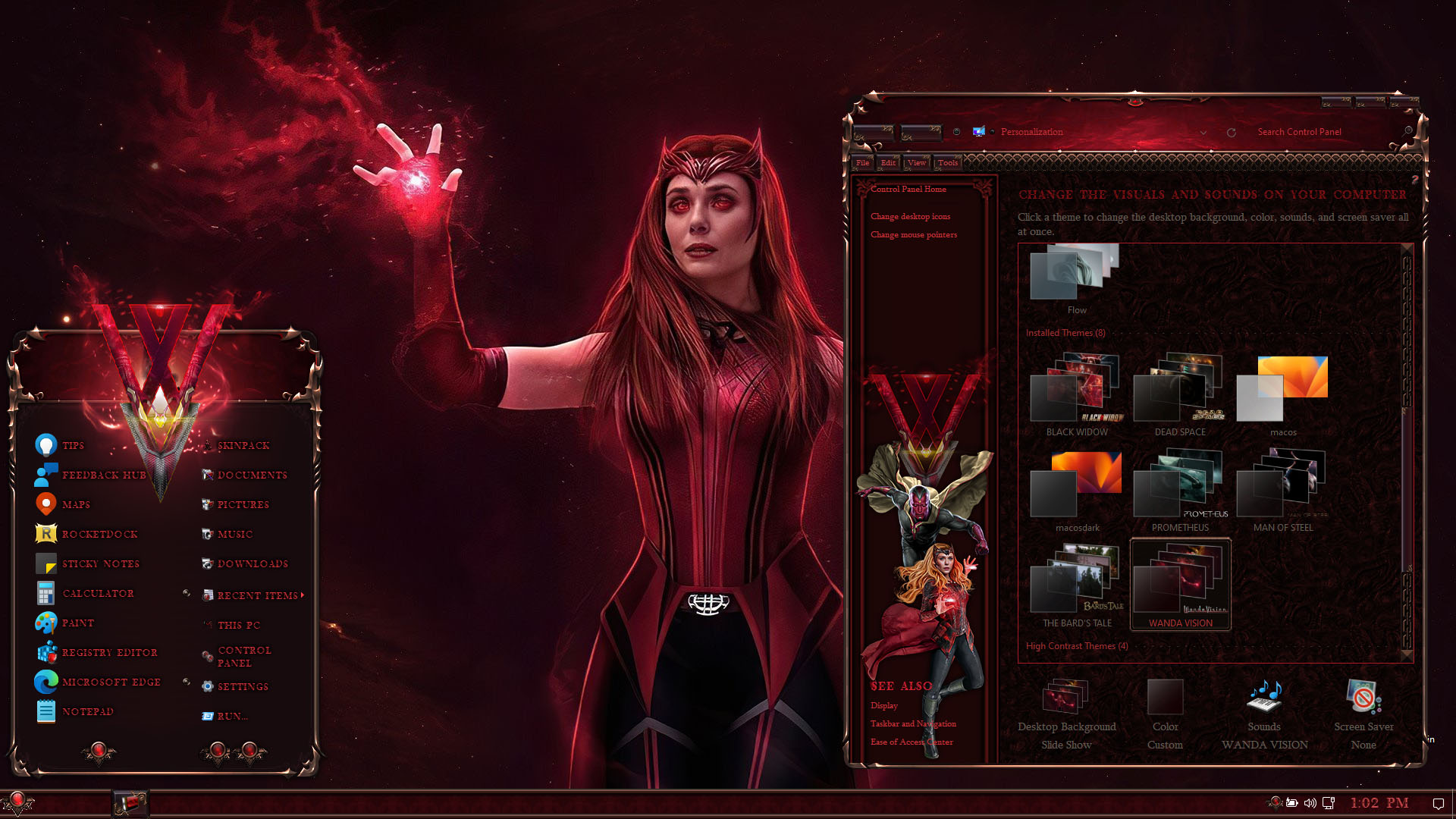
Task: Open Control Panel from the start menu
Action: click(x=243, y=656)
